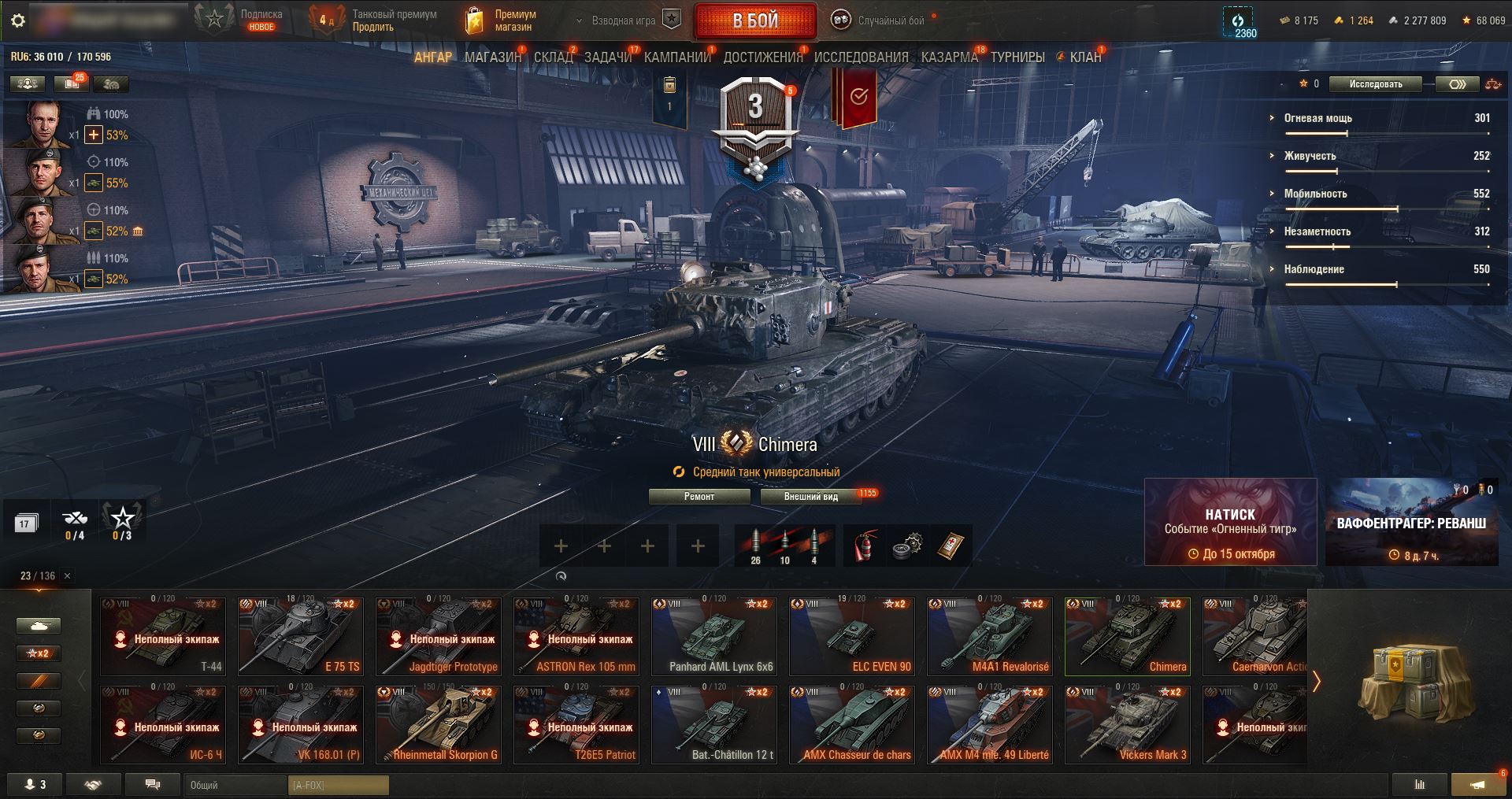Image resolution: width=1512 pixels, height=799 pixels.
Task: Switch to the МАГАЗИН tab
Action: point(492,57)
